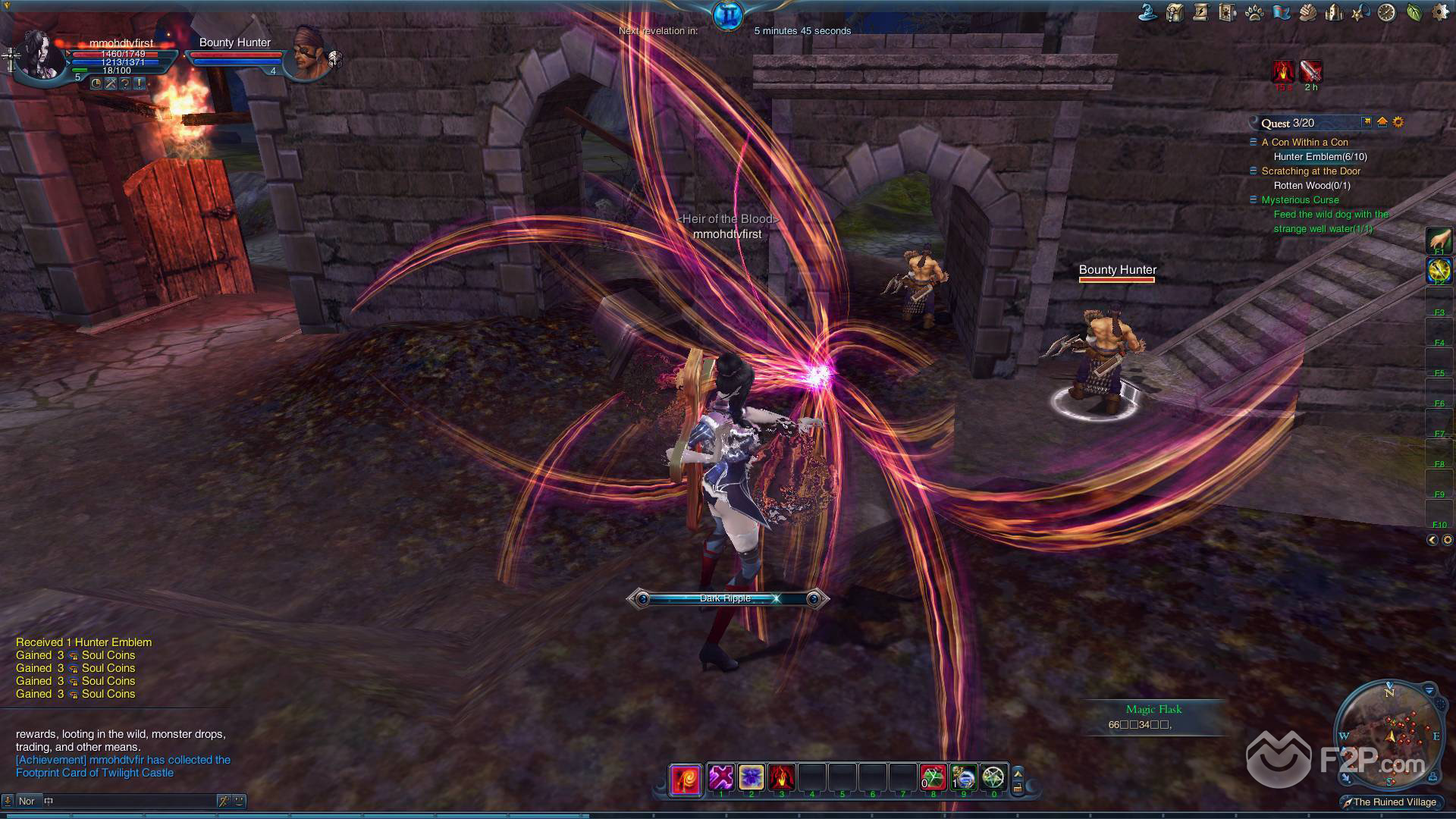Open the castle icon in top toolbar
This screenshot has height=819, width=1456.
click(x=1334, y=12)
